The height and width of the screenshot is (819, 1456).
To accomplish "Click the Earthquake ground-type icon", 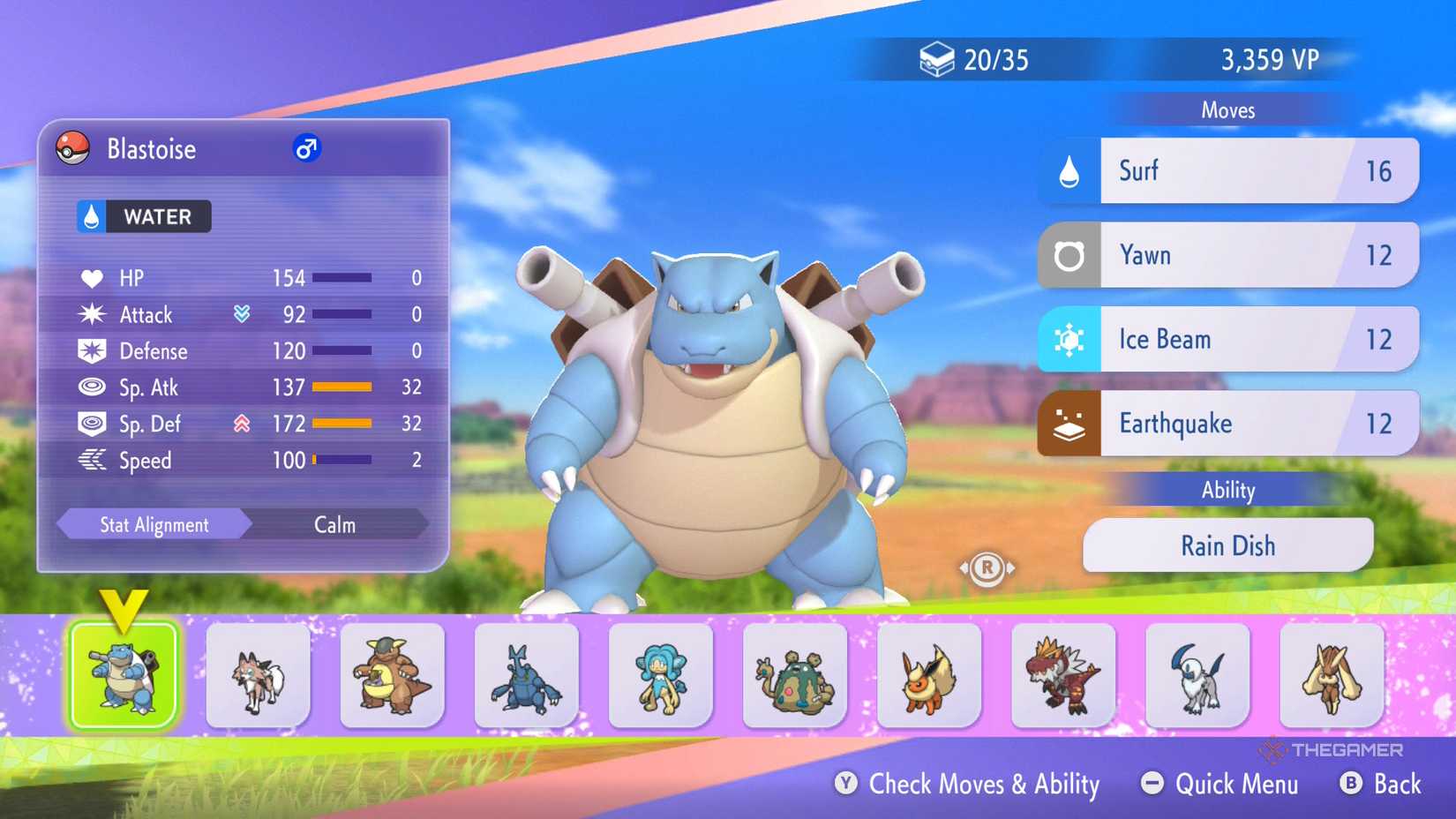I will [1069, 423].
